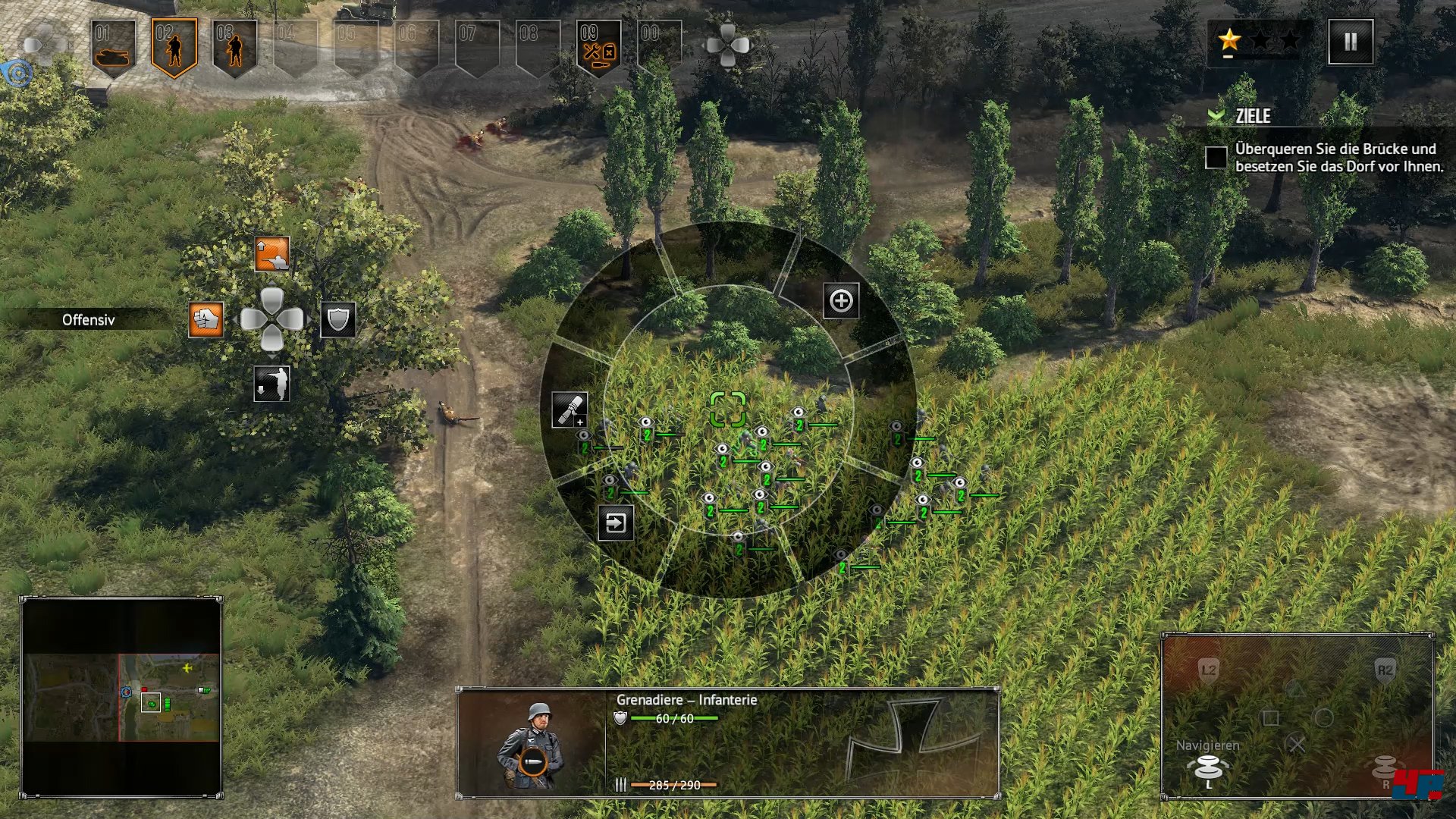Click the bridge objective checkbox
The width and height of the screenshot is (1456, 819).
click(1216, 158)
